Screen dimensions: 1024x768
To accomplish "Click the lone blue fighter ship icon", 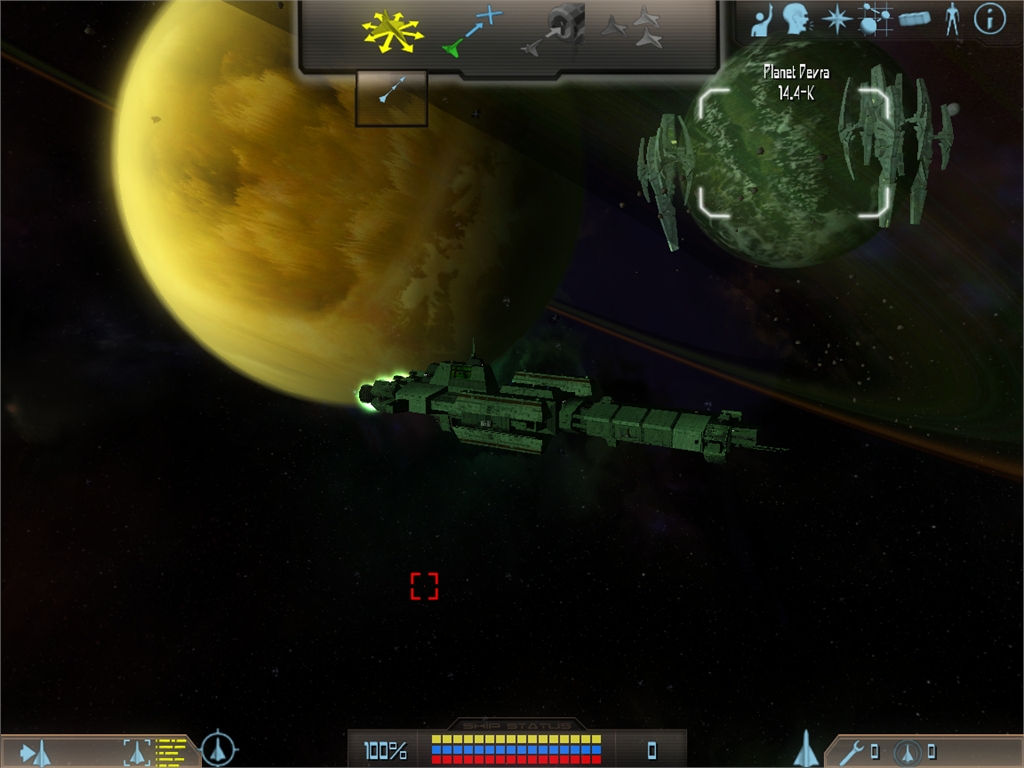I will point(806,748).
